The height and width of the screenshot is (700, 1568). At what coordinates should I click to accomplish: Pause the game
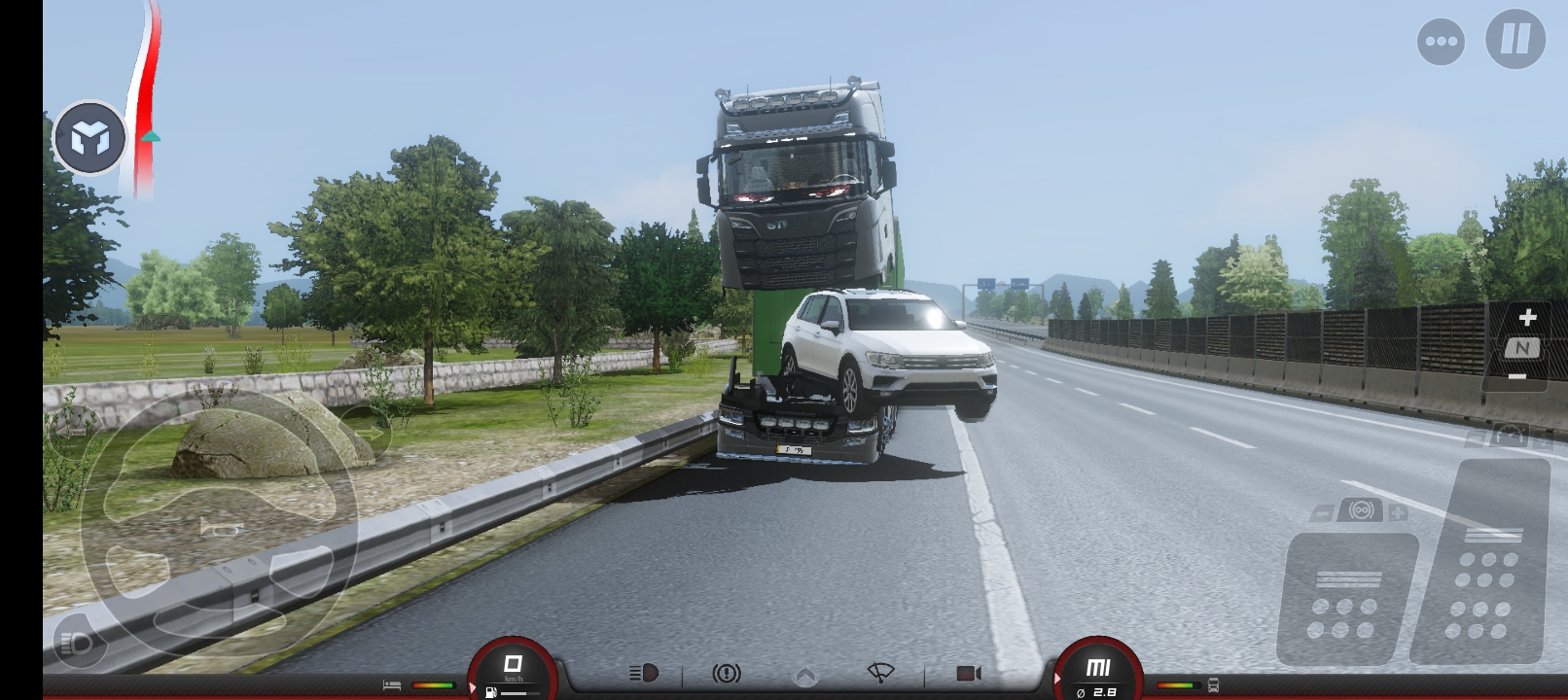1515,40
